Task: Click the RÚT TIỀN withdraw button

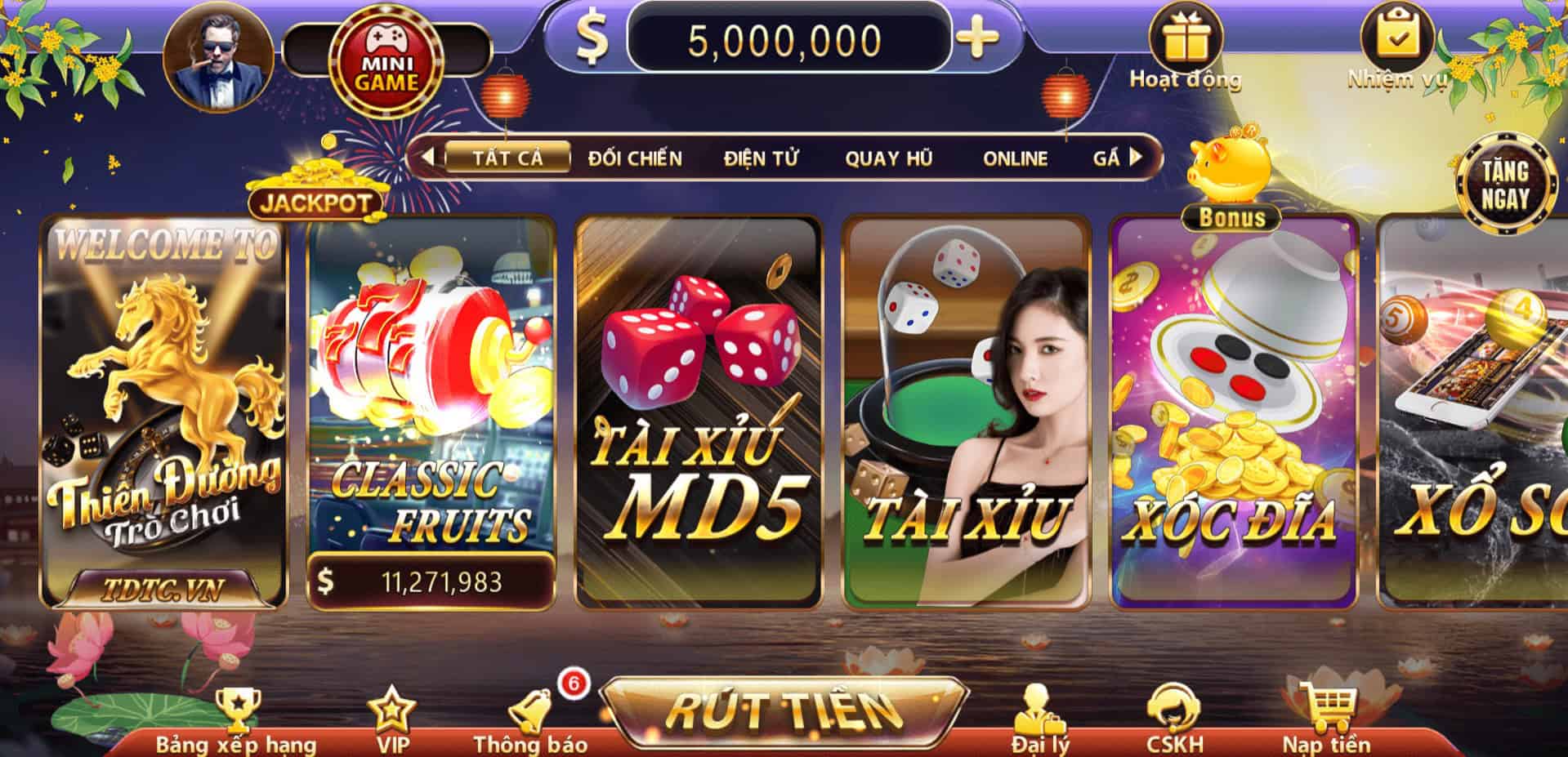Action: (x=784, y=710)
